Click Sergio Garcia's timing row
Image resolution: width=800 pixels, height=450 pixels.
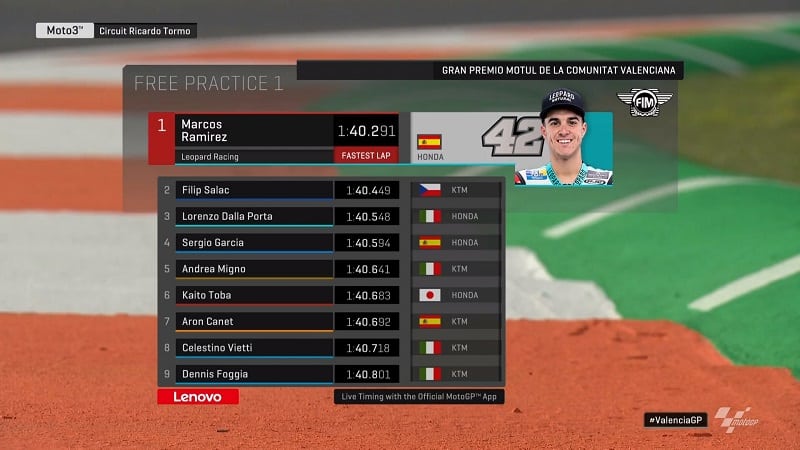(x=331, y=243)
